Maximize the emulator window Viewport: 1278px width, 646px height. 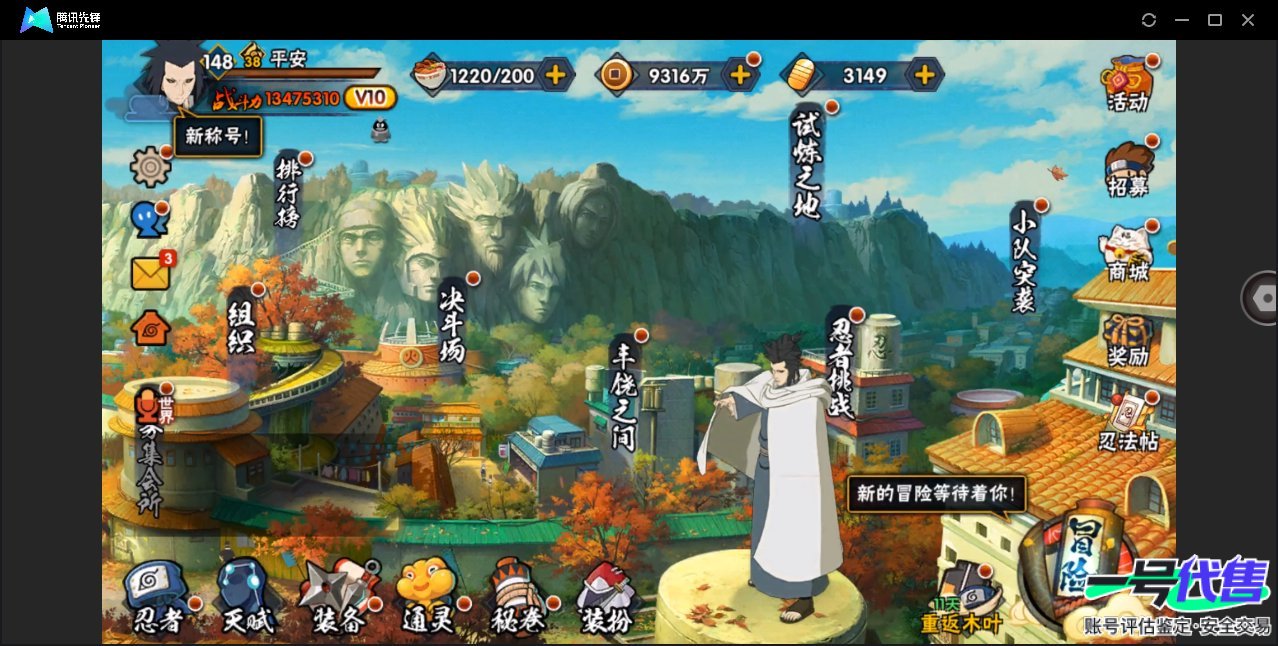(x=1215, y=20)
